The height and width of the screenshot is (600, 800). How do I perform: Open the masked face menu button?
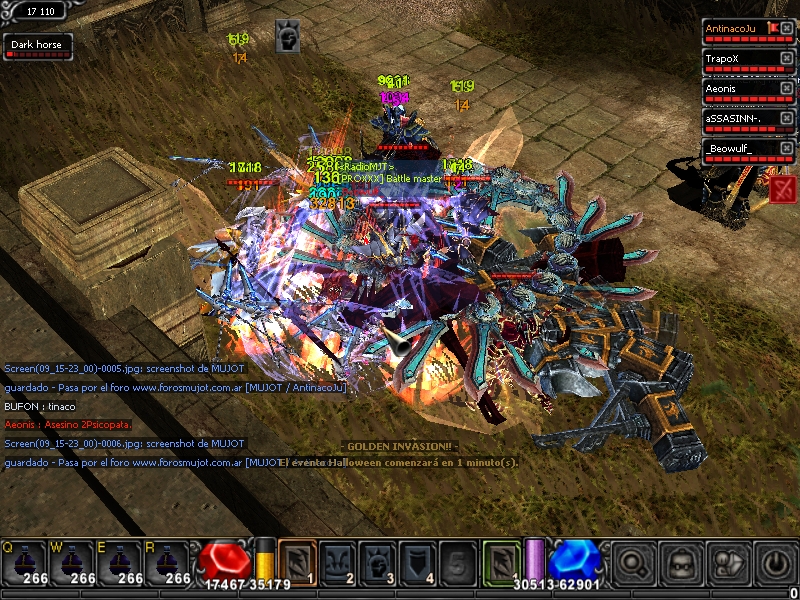coord(681,563)
